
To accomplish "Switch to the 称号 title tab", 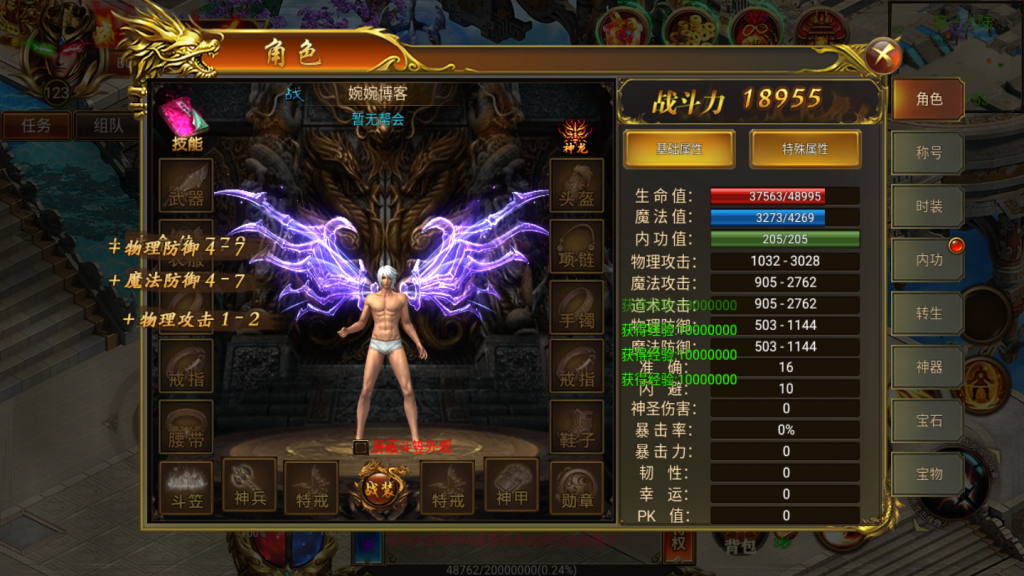I will pyautogui.click(x=928, y=153).
